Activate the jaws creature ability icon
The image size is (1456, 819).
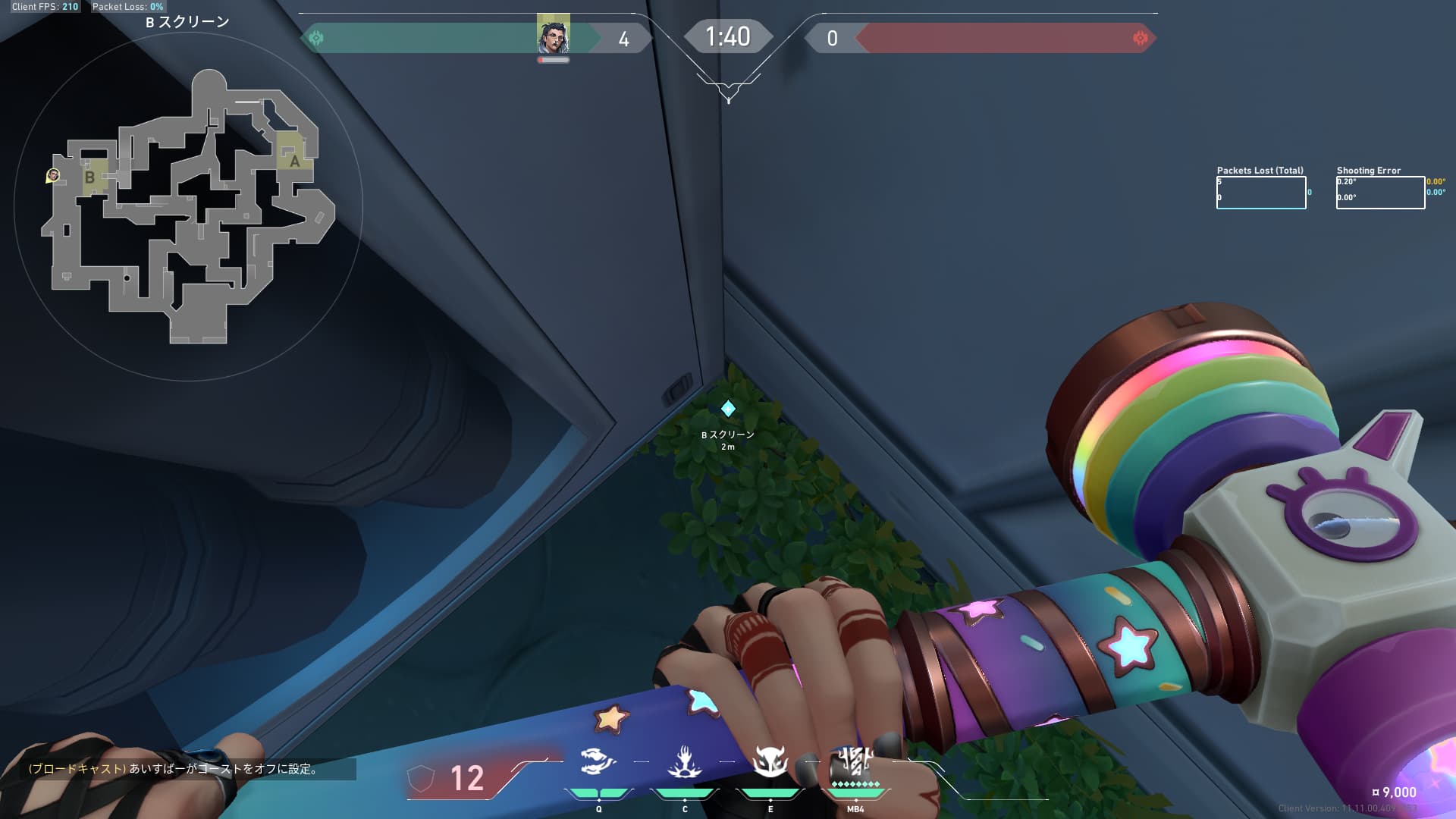[x=598, y=761]
